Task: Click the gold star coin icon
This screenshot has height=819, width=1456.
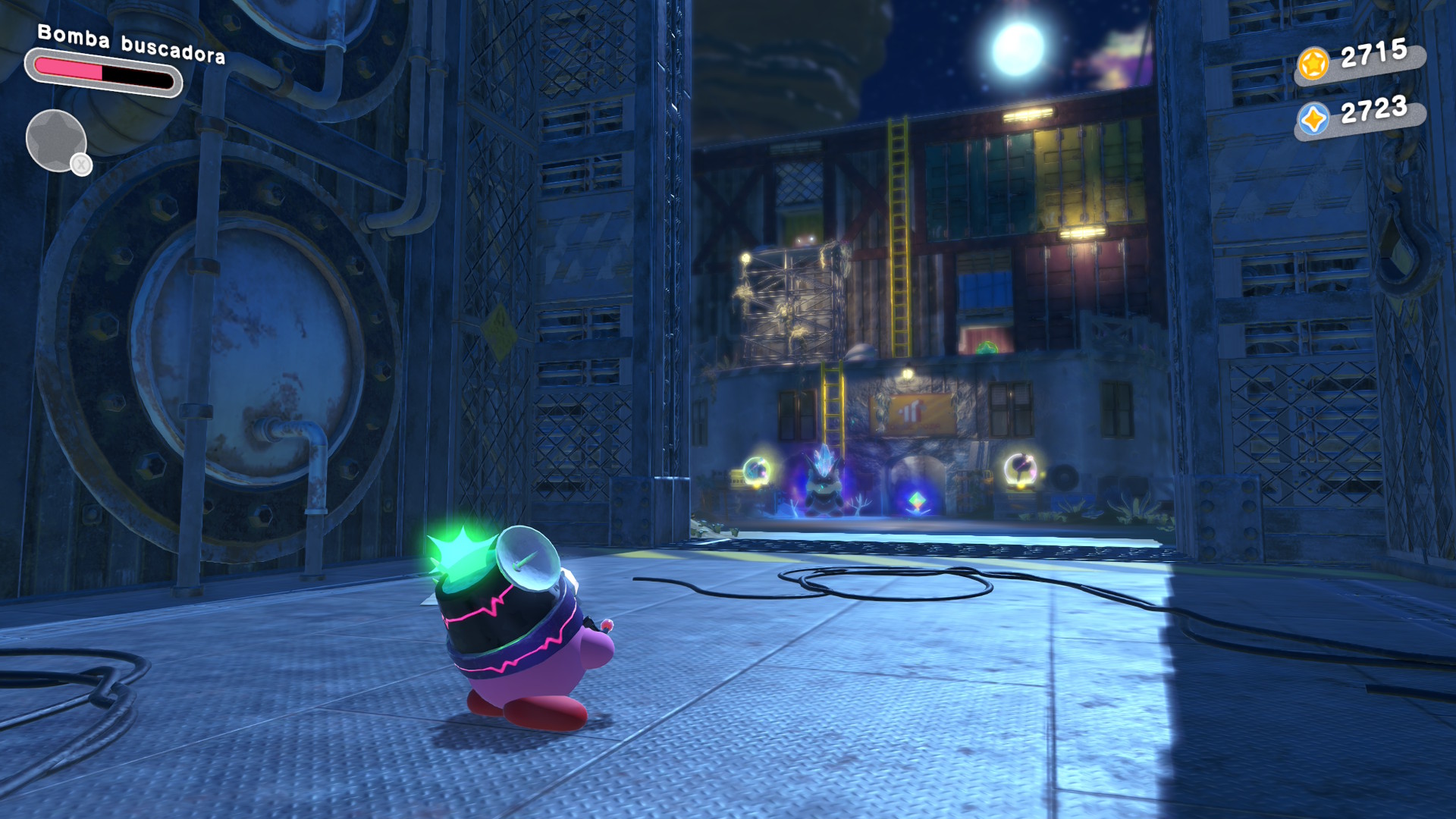Action: pyautogui.click(x=1313, y=64)
